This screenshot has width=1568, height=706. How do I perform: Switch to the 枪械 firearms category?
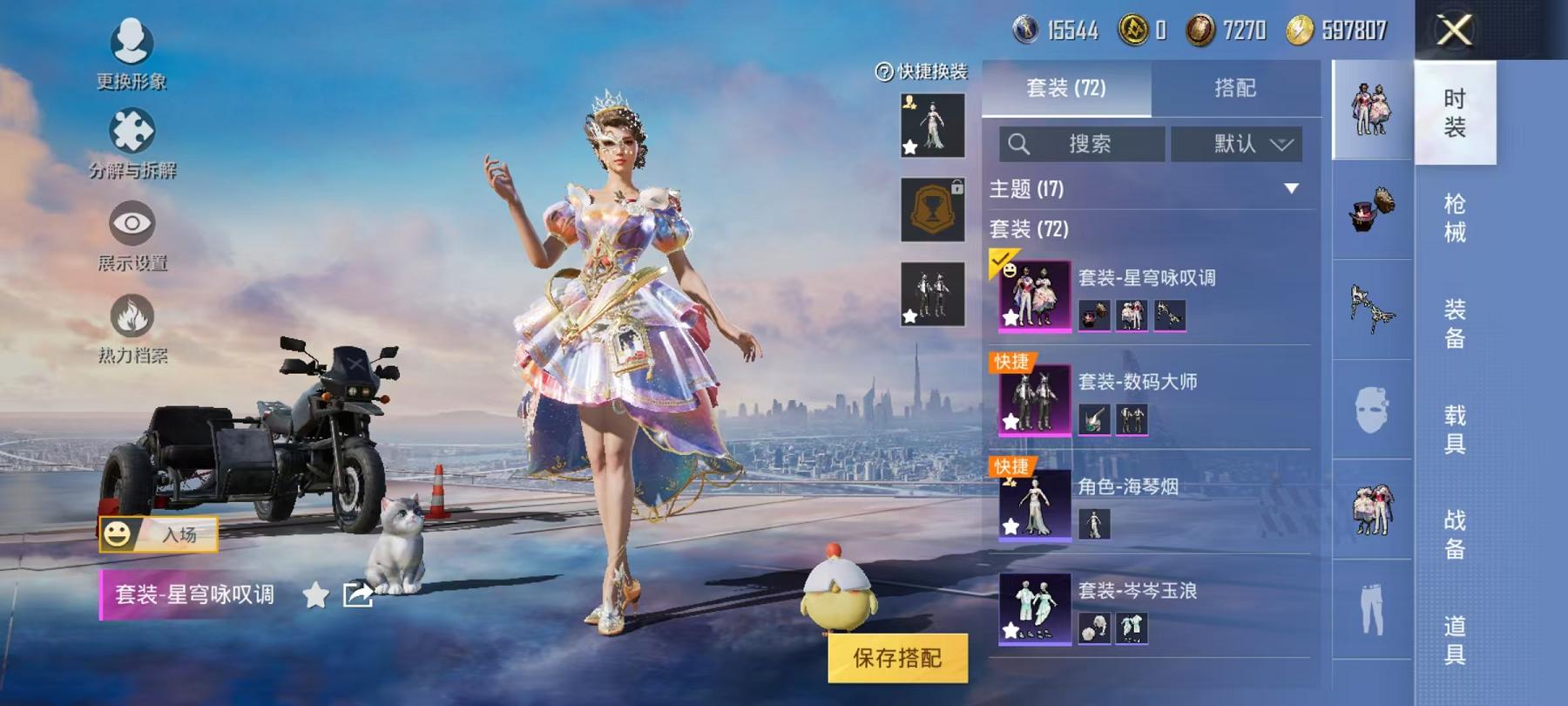point(1455,218)
